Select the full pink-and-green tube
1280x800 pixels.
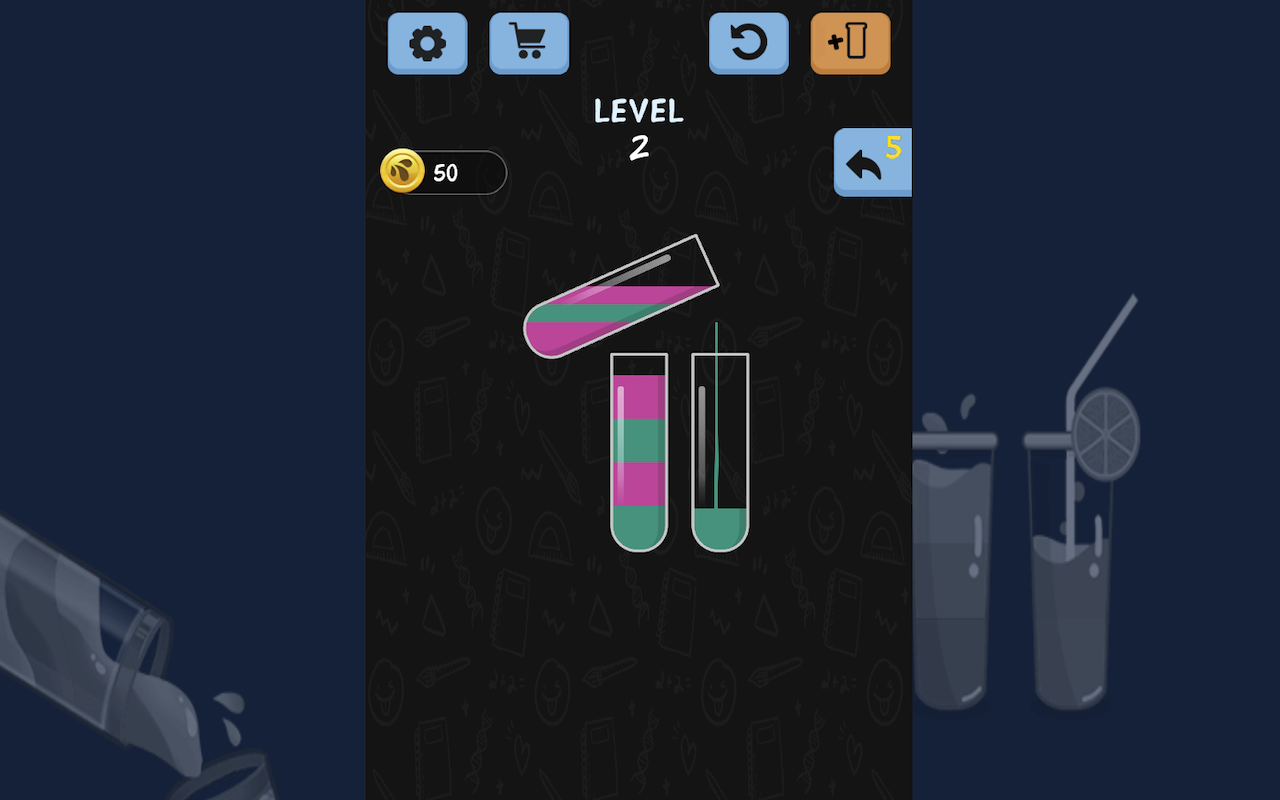(x=640, y=450)
